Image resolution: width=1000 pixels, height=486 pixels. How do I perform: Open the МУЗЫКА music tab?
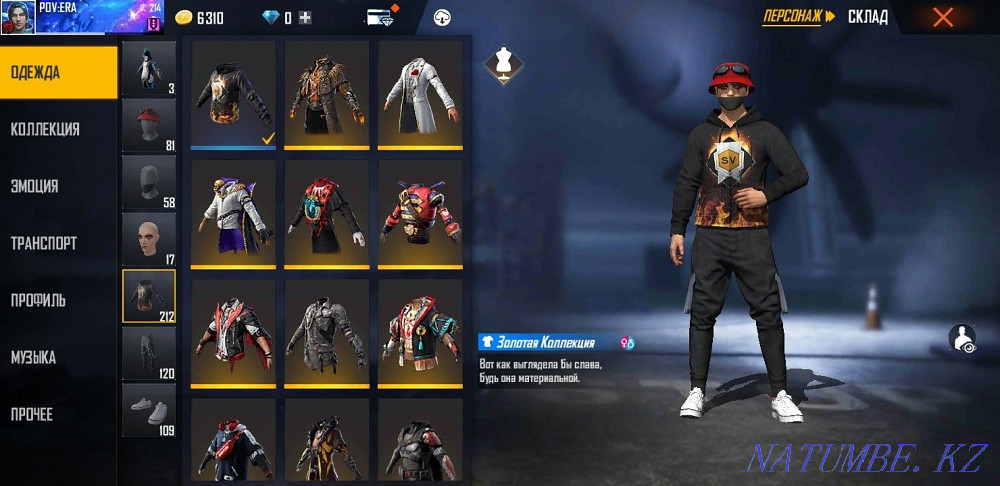pos(58,357)
